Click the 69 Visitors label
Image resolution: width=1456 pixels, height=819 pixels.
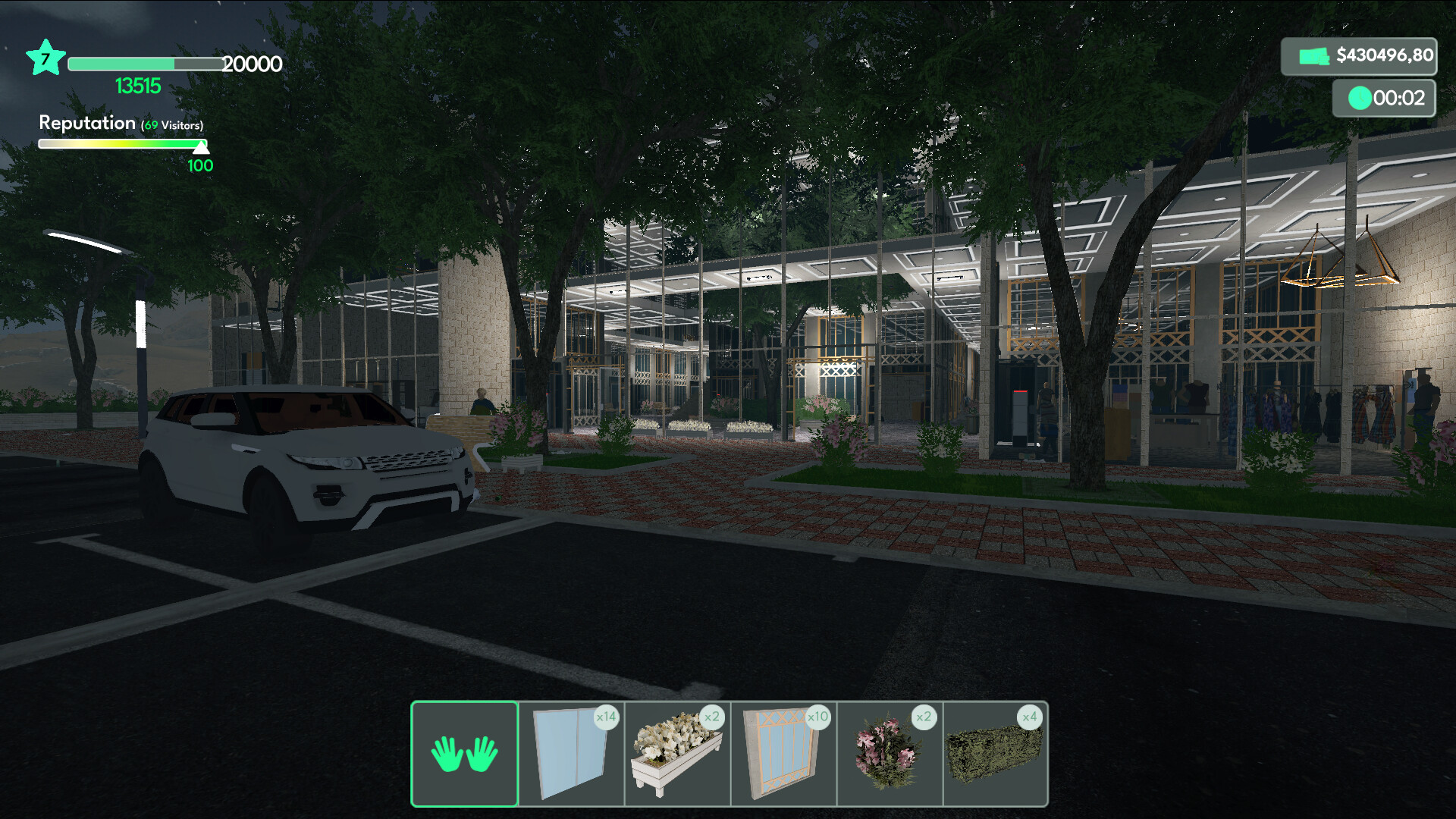[x=172, y=123]
